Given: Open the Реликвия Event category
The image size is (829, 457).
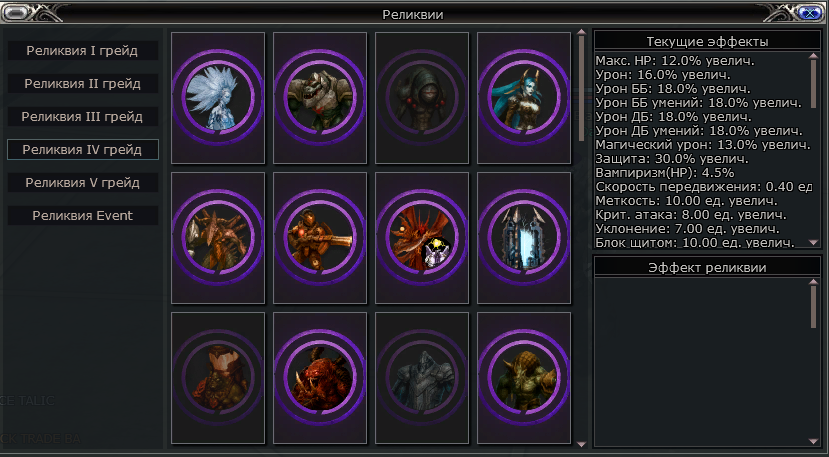Looking at the screenshot, I should point(82,215).
